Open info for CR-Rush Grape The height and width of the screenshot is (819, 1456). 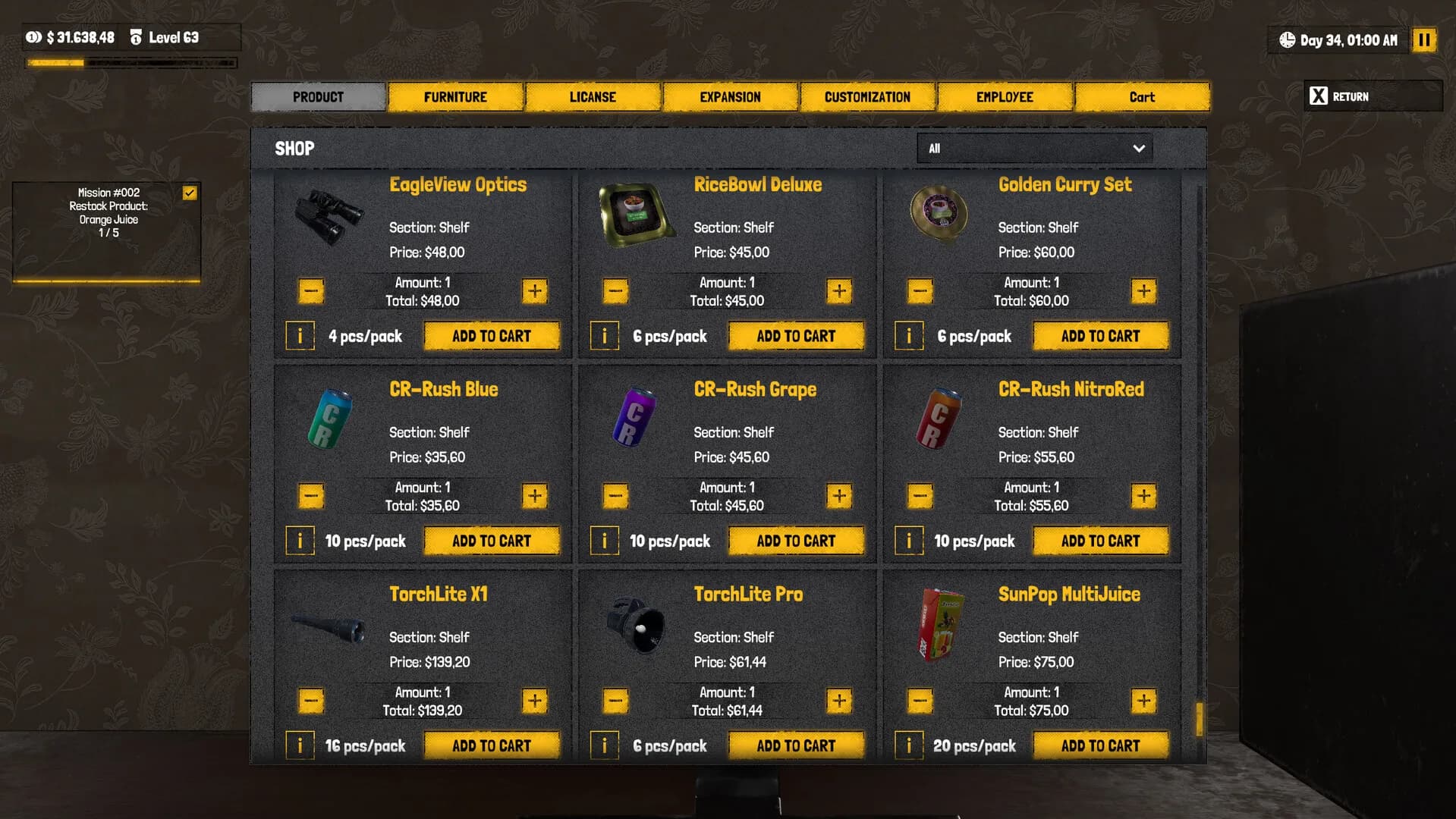[x=604, y=541]
